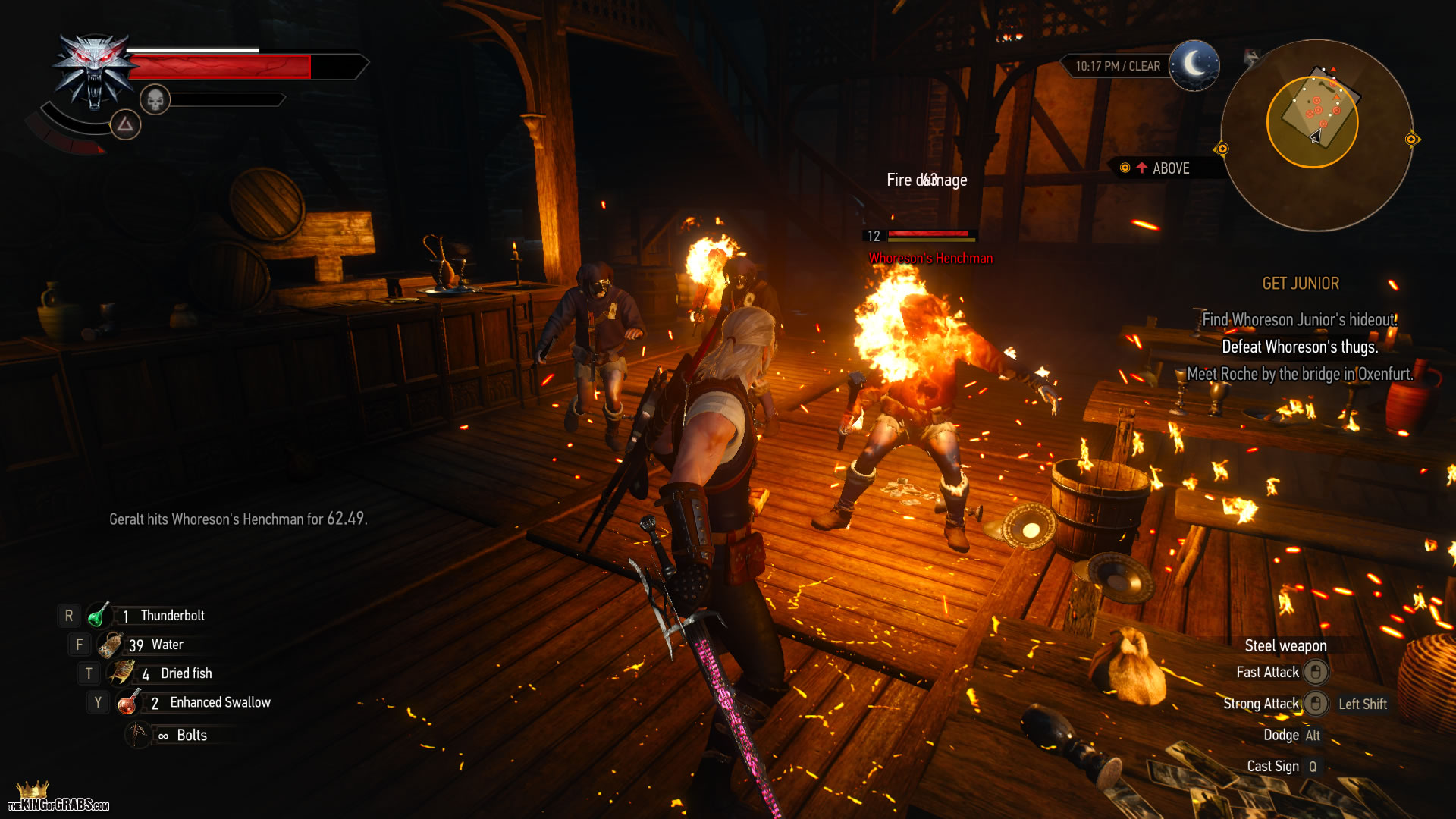Viewport: 1456px width, 819px height.
Task: Select the active sign triangle icon
Action: tap(125, 124)
